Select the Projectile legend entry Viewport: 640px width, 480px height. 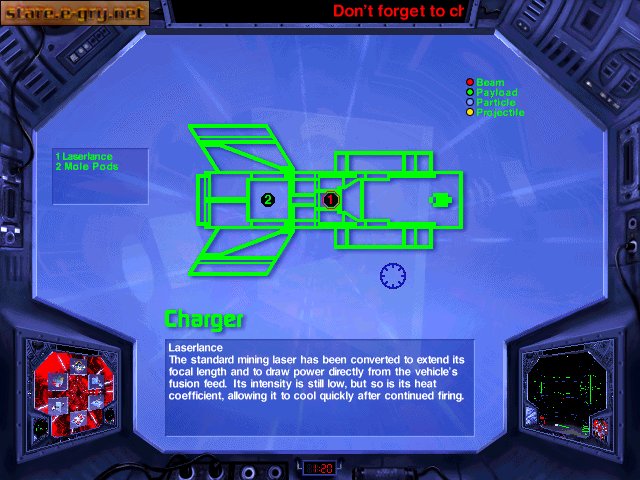[499, 113]
